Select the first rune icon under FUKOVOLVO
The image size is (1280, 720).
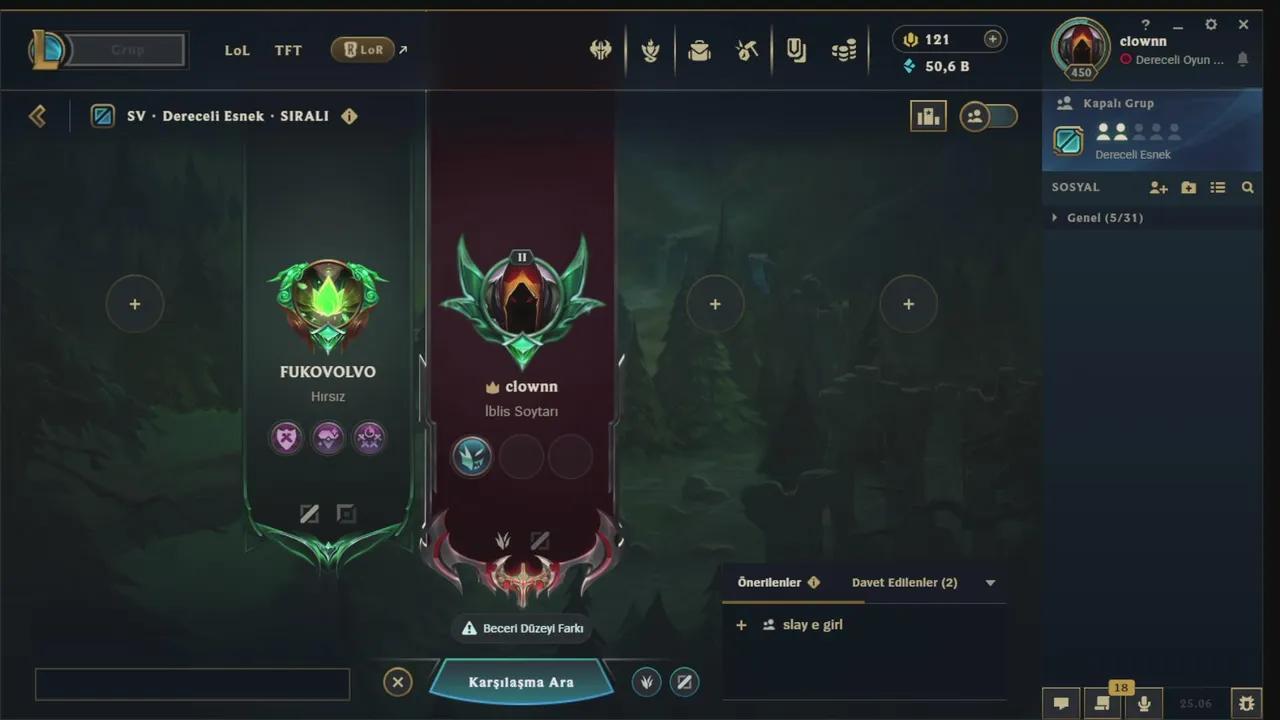click(x=287, y=438)
